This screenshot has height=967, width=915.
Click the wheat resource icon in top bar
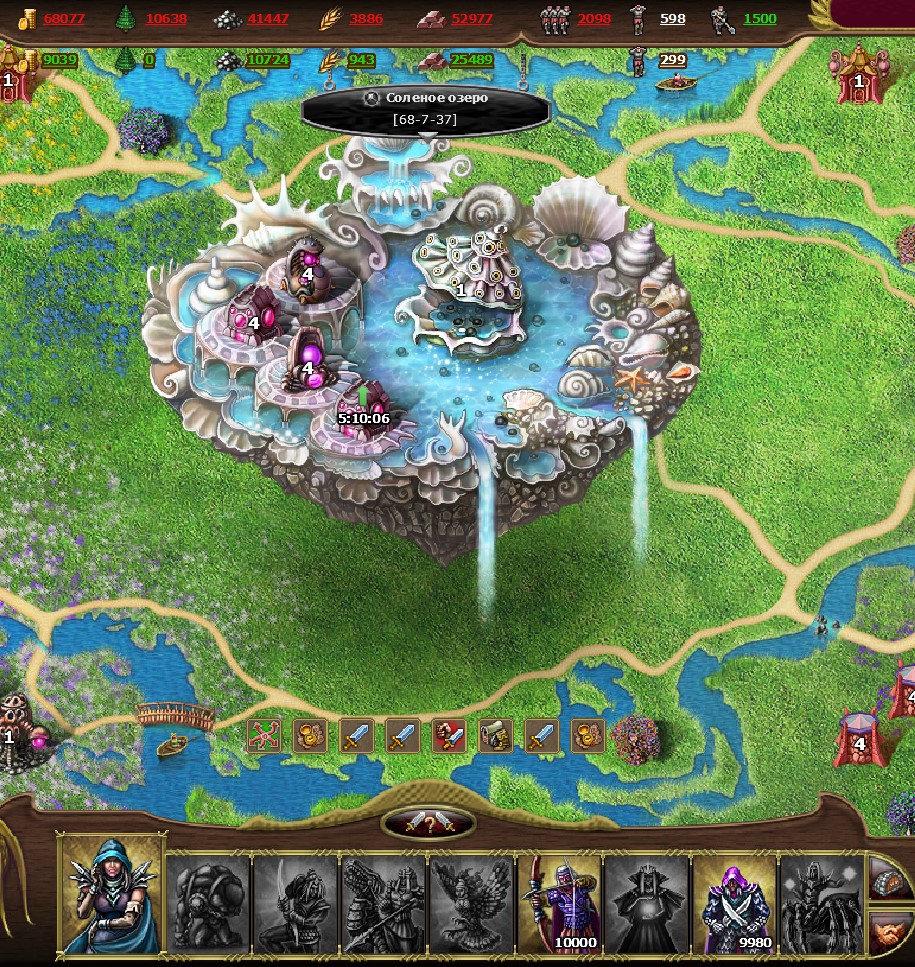(330, 18)
